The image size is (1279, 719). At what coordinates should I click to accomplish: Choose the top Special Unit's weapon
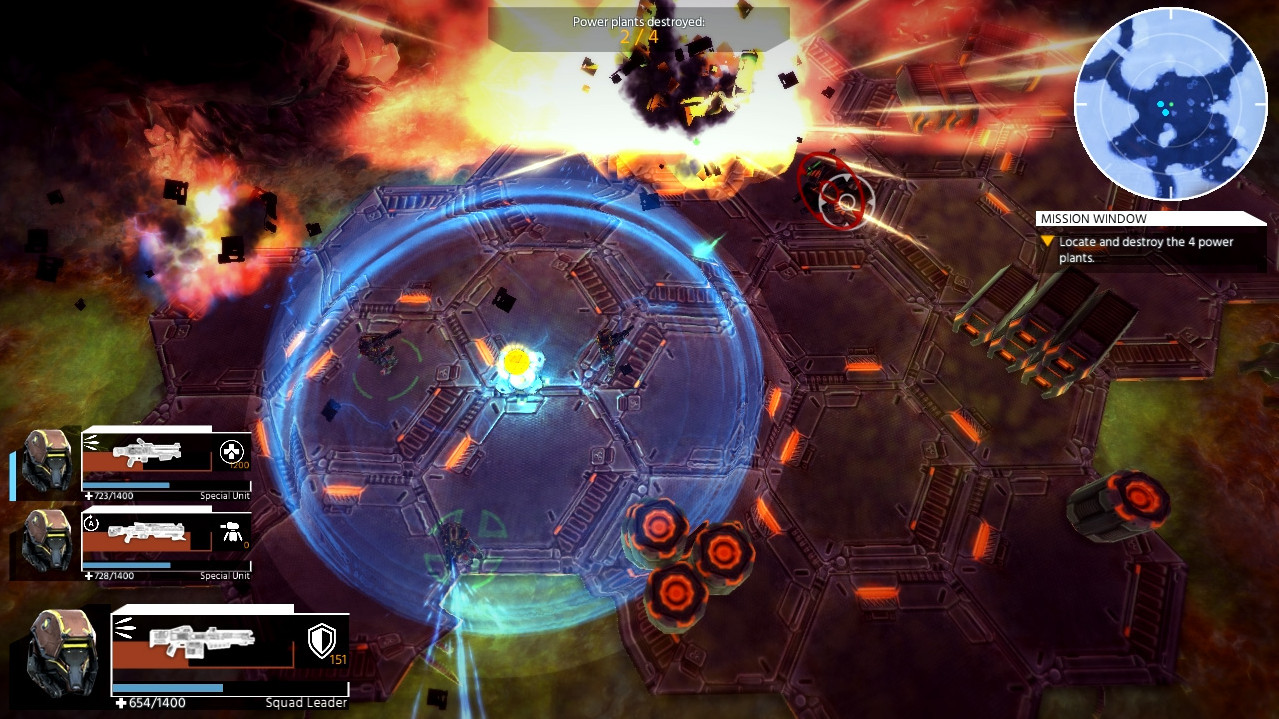pyautogui.click(x=146, y=454)
